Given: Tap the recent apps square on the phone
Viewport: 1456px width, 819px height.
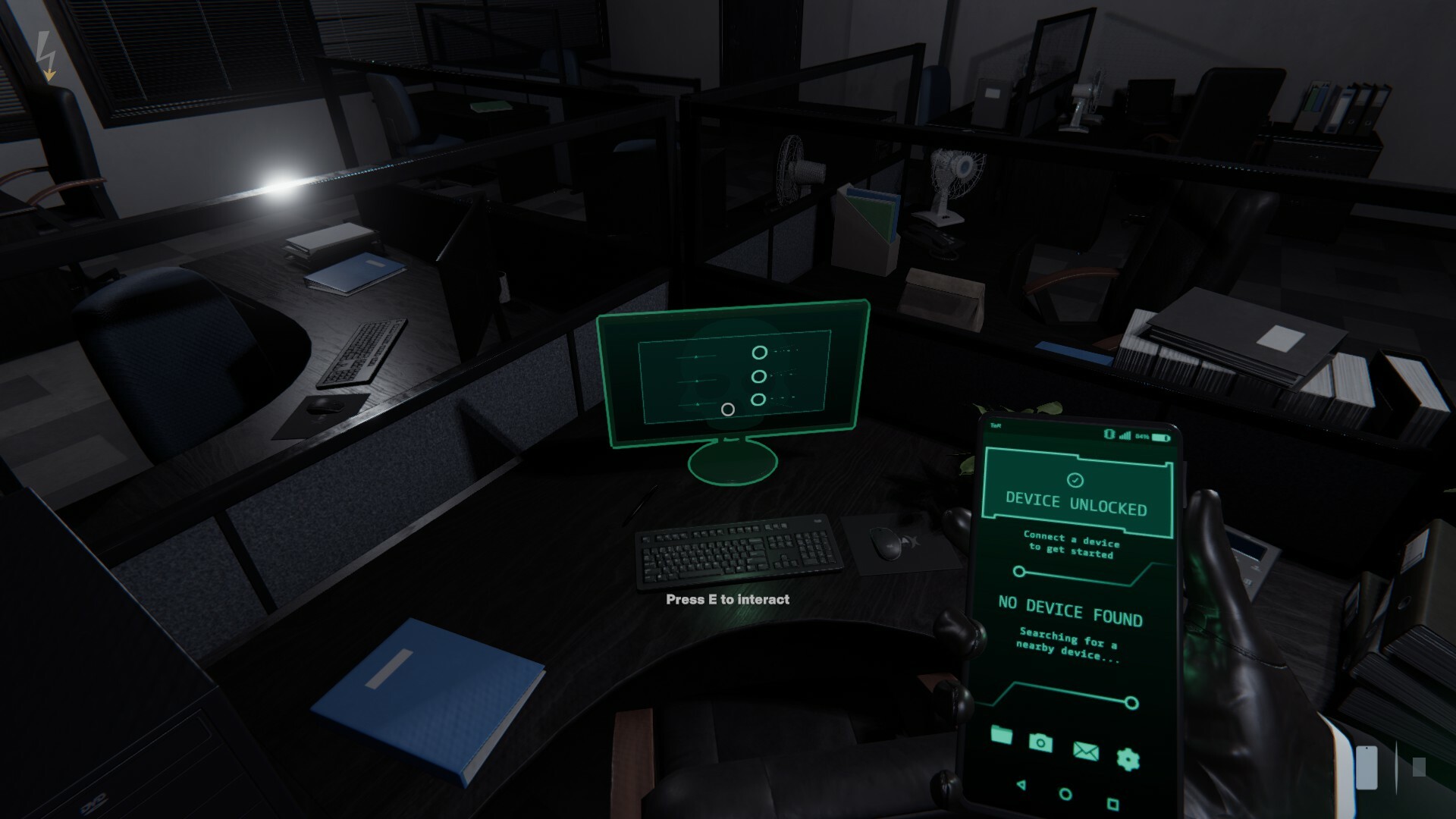Looking at the screenshot, I should (1112, 805).
